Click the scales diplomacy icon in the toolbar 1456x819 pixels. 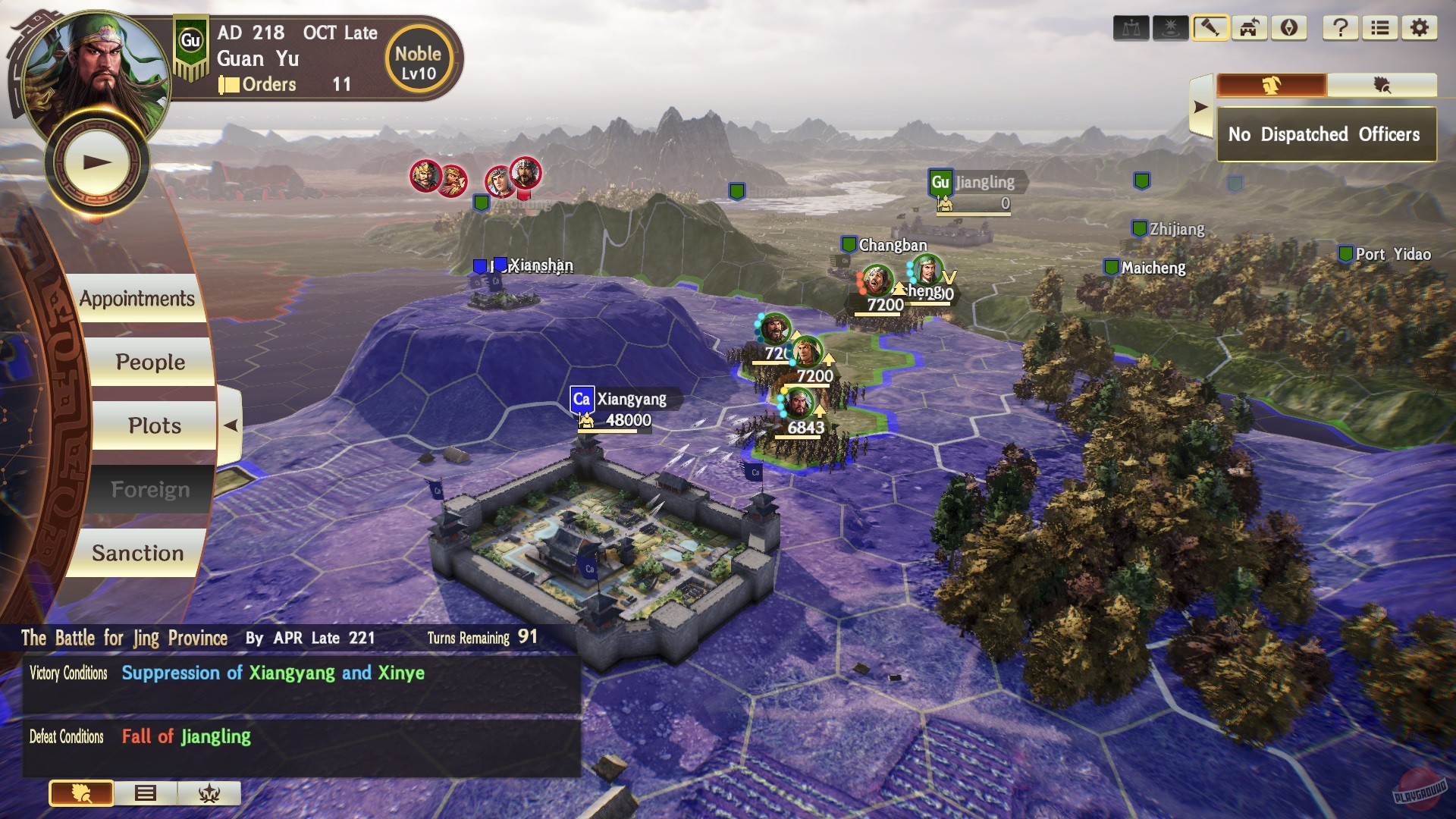point(1130,28)
